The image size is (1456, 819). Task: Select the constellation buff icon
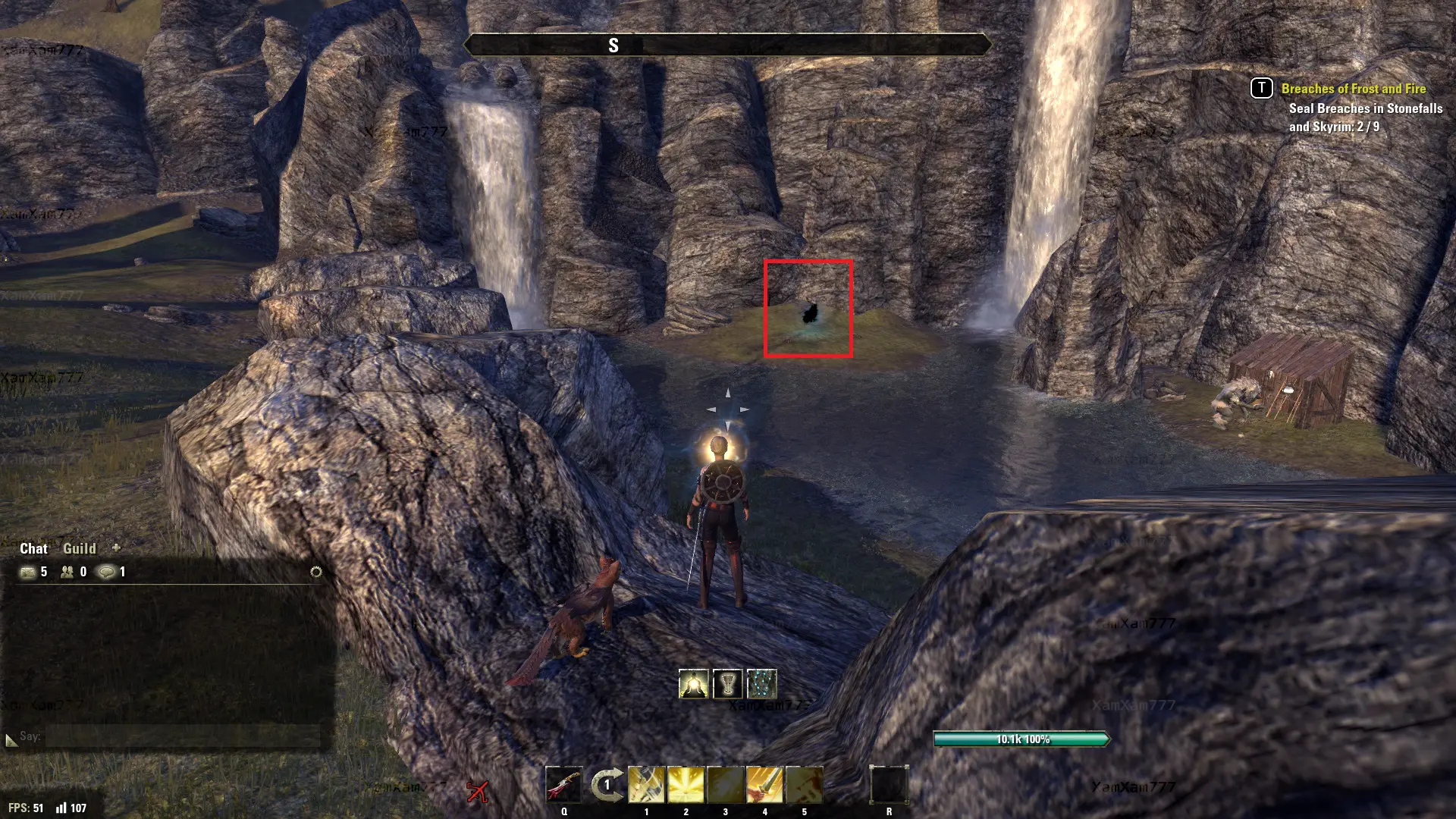[761, 684]
